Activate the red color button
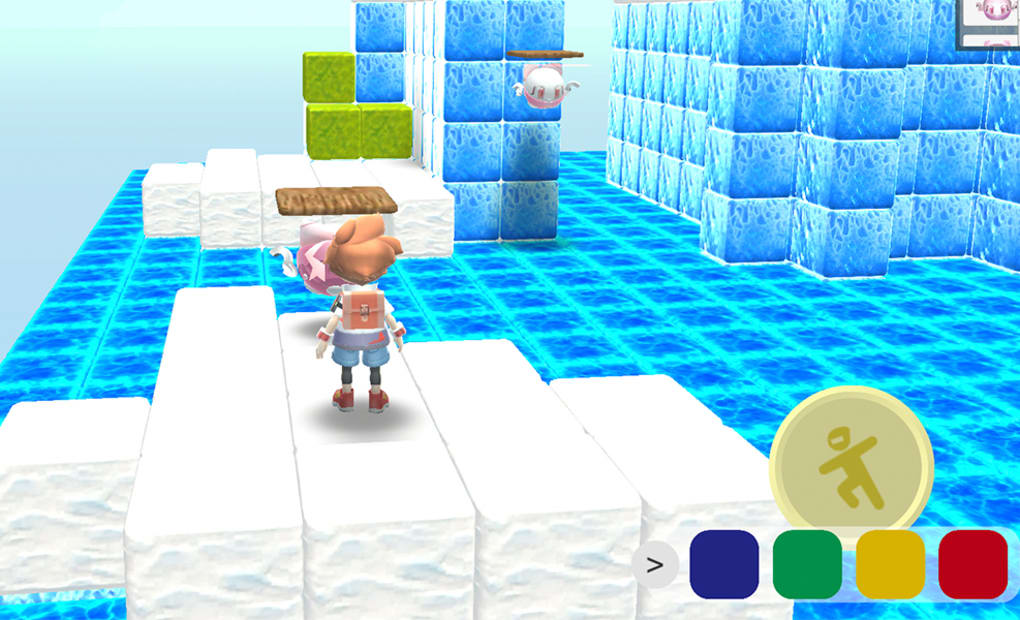 click(973, 564)
